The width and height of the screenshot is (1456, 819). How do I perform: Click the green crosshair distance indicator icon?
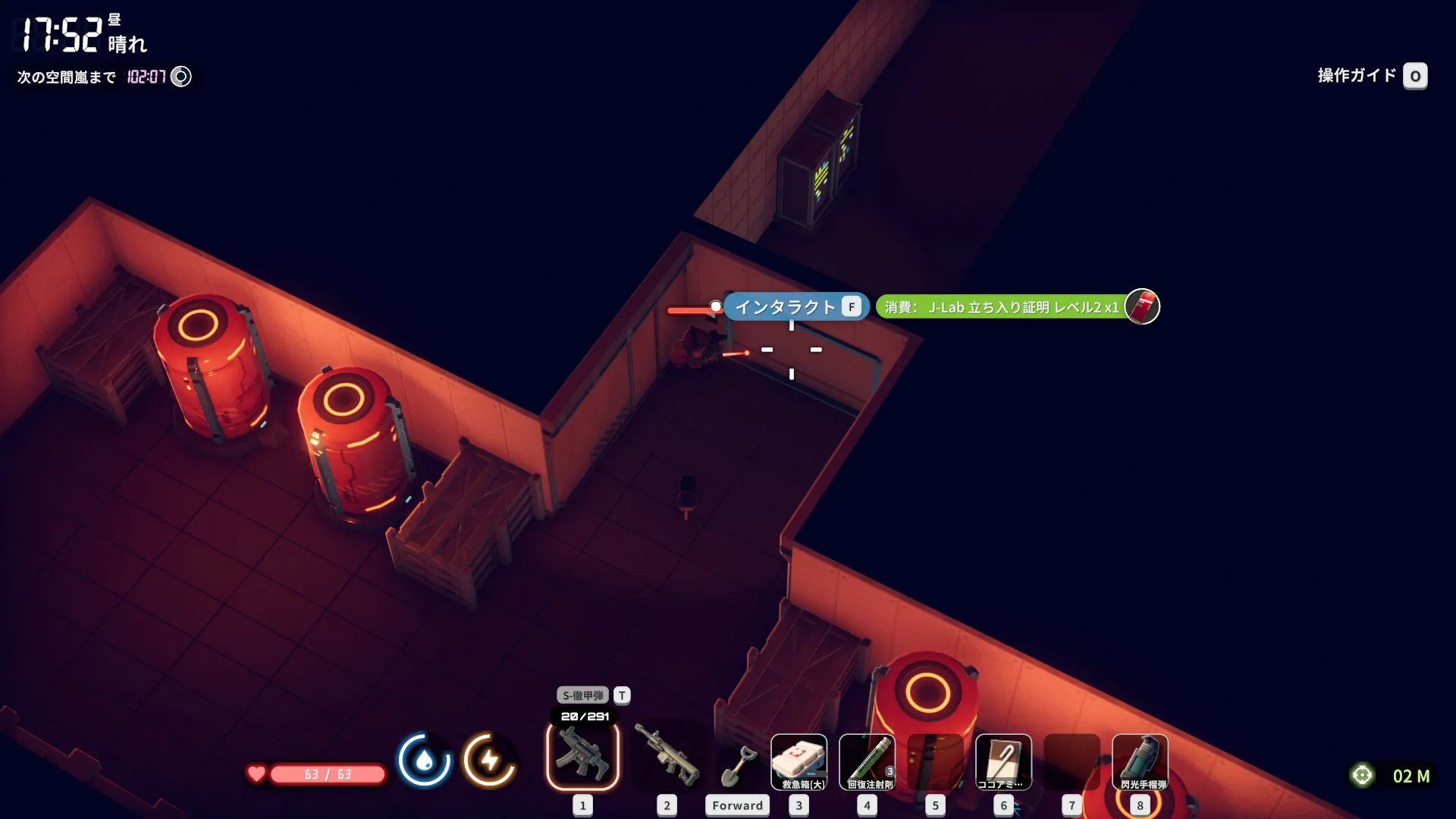coord(1362,775)
